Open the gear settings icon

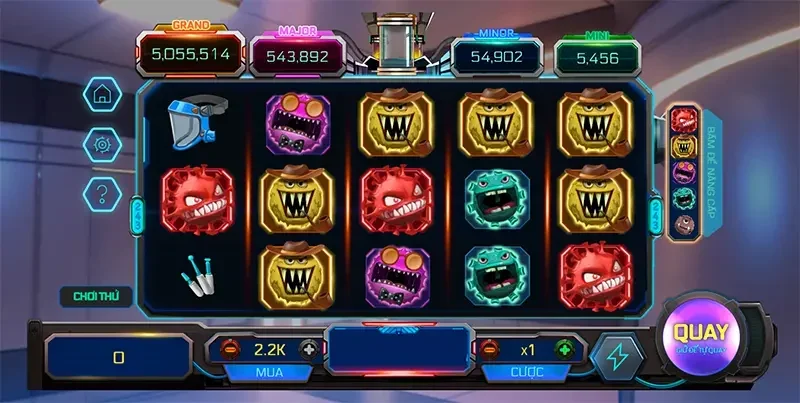101,143
